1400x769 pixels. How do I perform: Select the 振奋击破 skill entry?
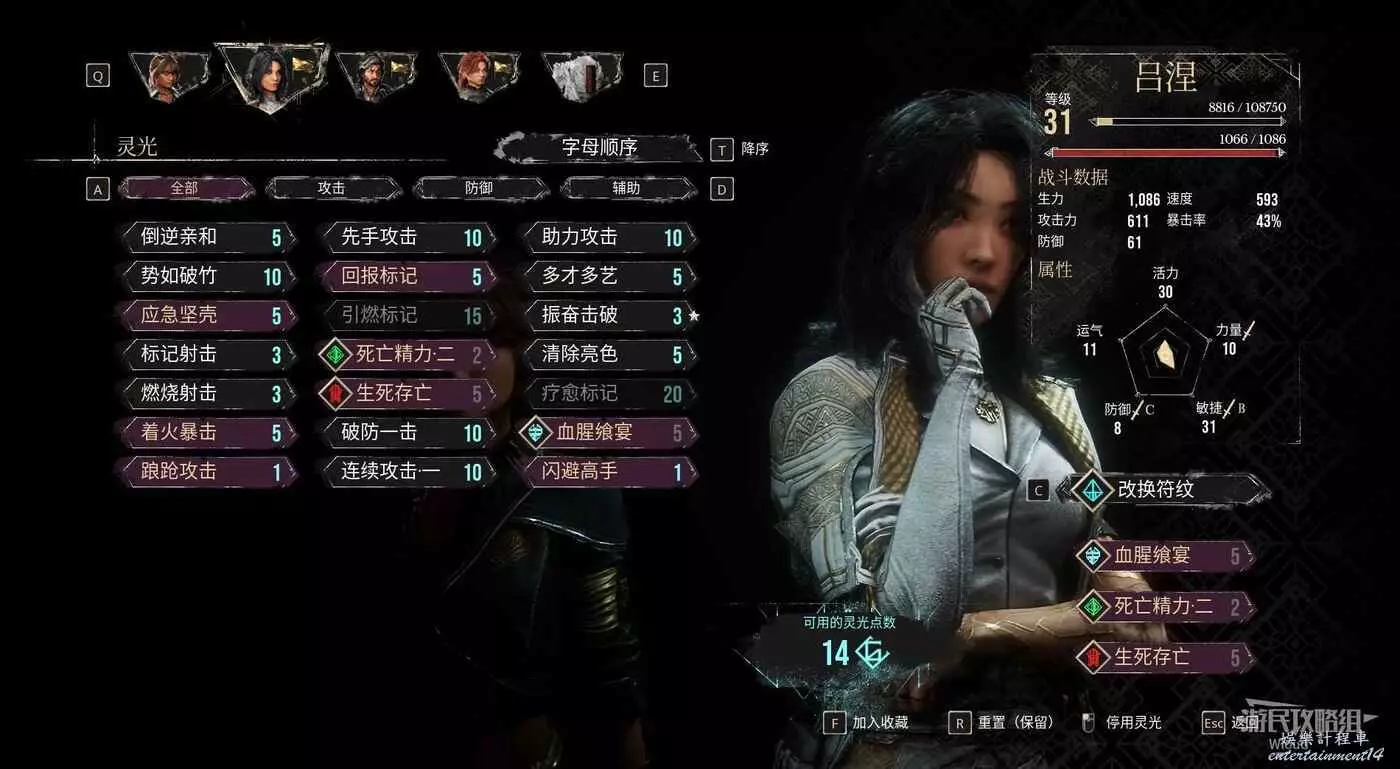click(x=607, y=315)
